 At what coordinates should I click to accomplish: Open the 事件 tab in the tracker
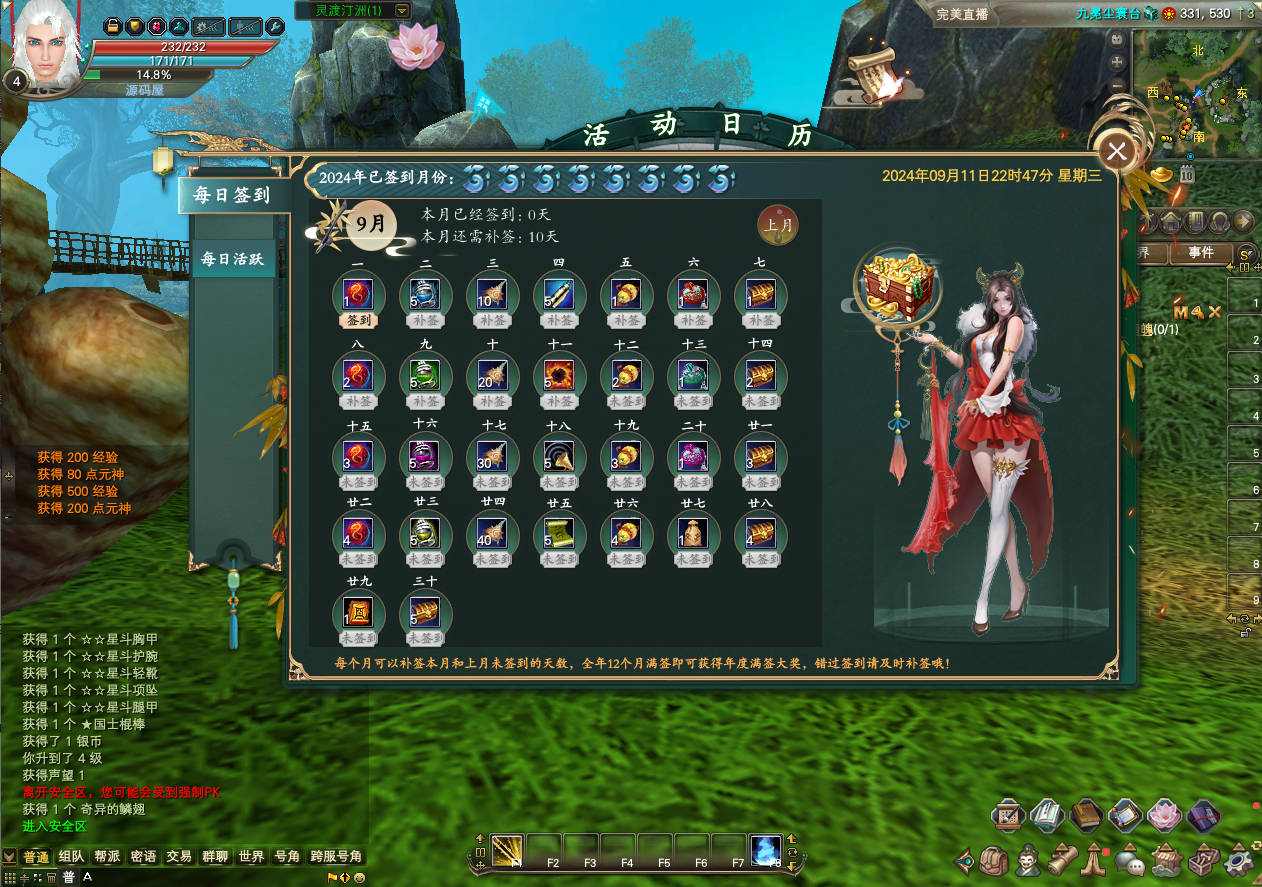click(1201, 253)
